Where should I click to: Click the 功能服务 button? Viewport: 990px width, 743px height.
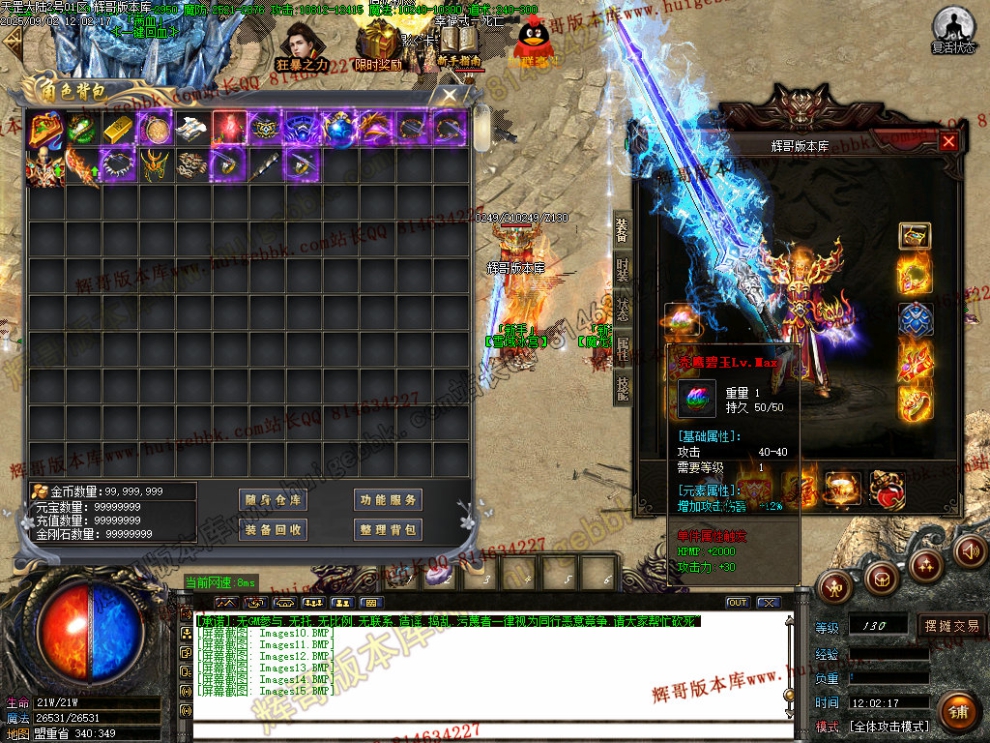pos(388,500)
